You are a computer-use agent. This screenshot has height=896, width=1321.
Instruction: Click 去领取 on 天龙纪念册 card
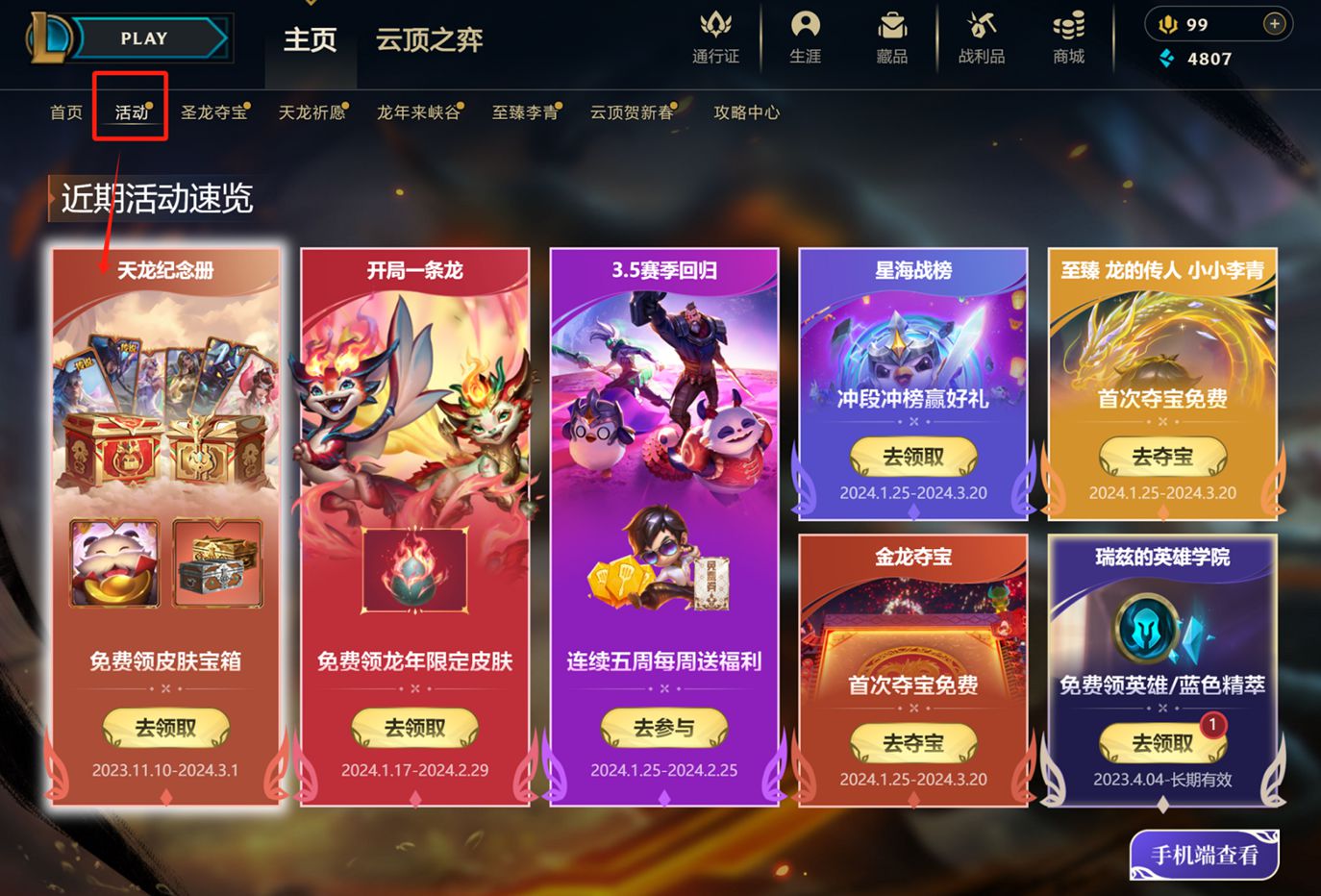coord(164,728)
